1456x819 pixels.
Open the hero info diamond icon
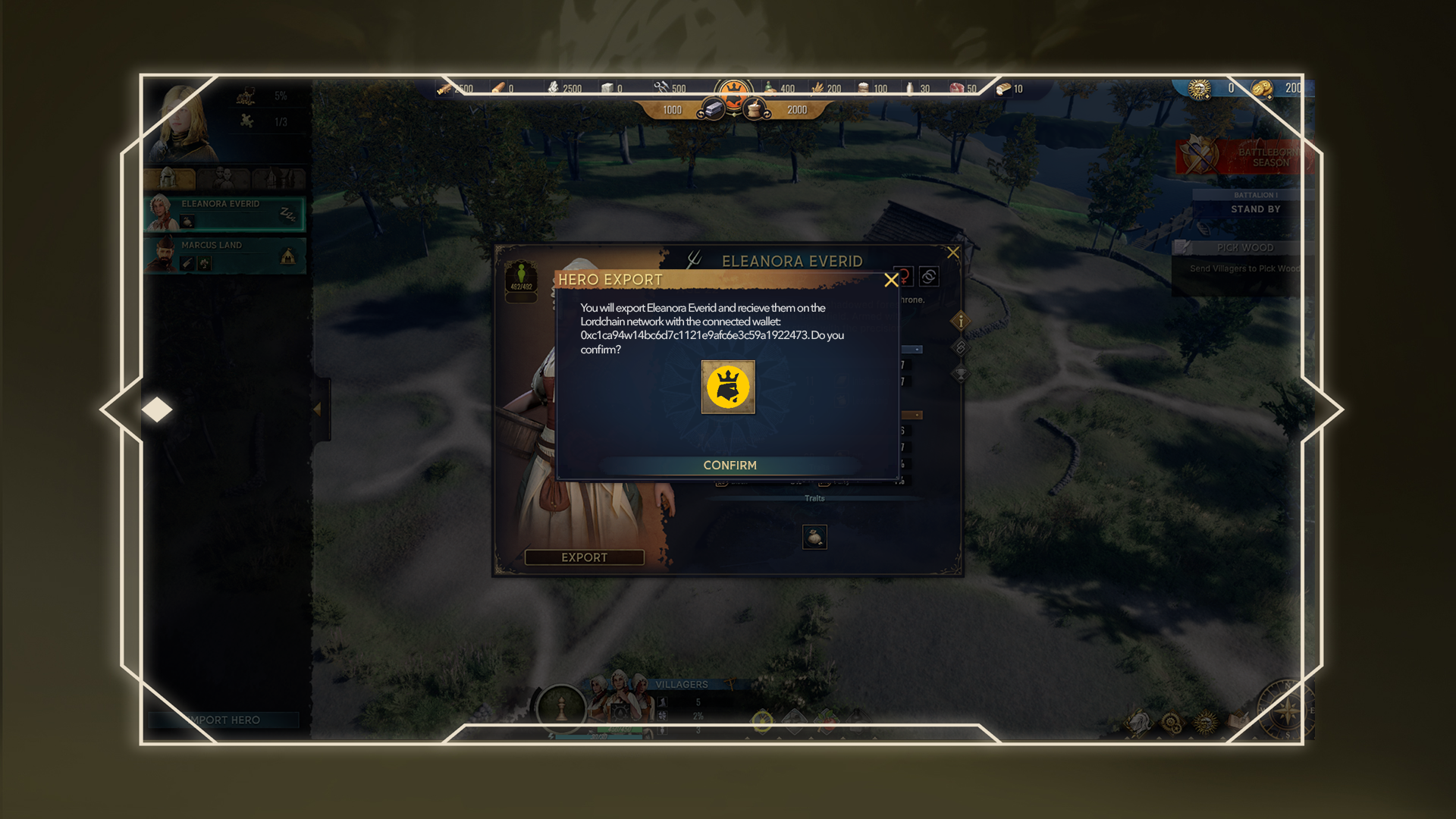tap(961, 321)
